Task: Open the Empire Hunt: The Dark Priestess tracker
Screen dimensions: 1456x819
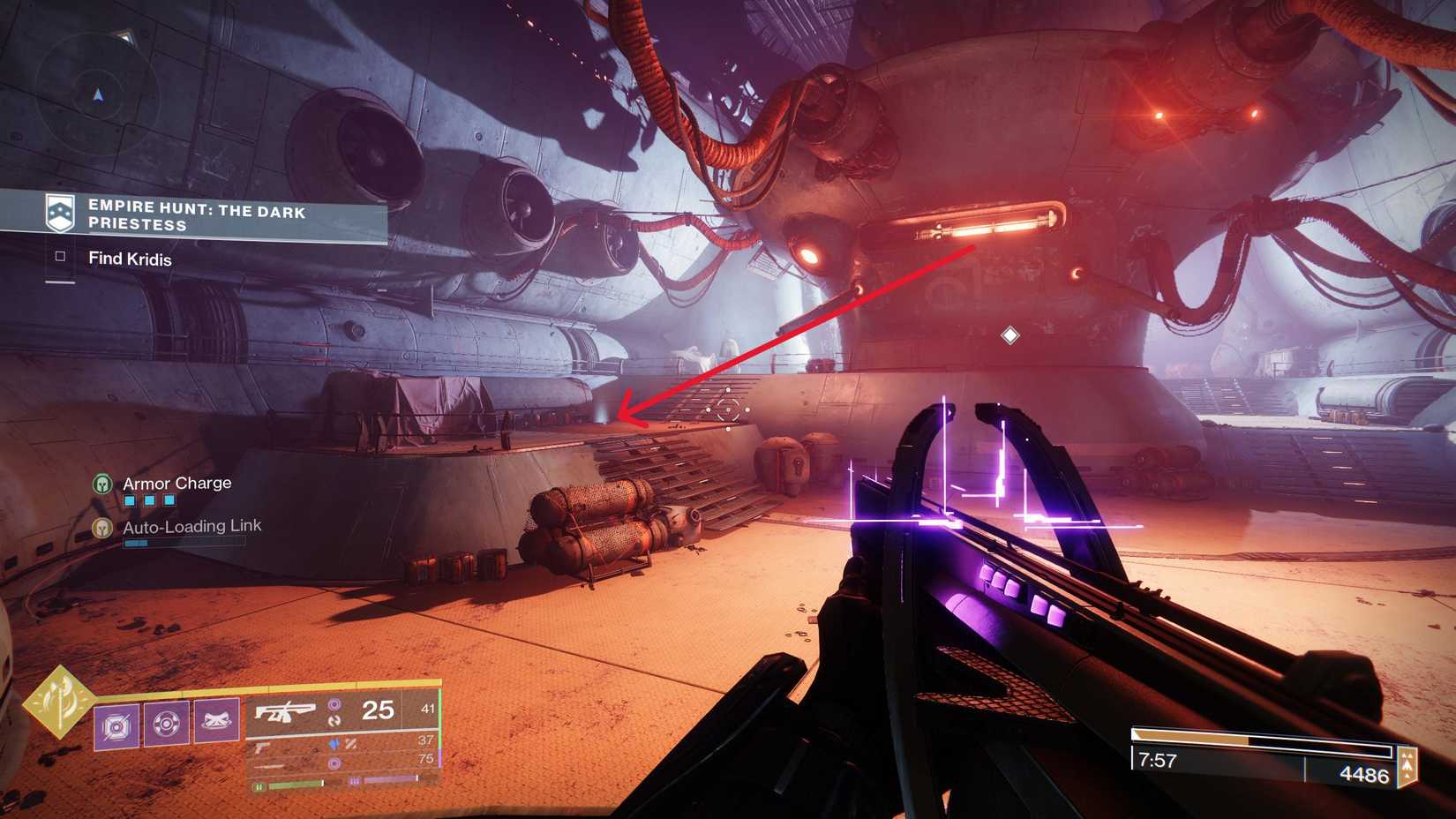Action: tap(196, 216)
